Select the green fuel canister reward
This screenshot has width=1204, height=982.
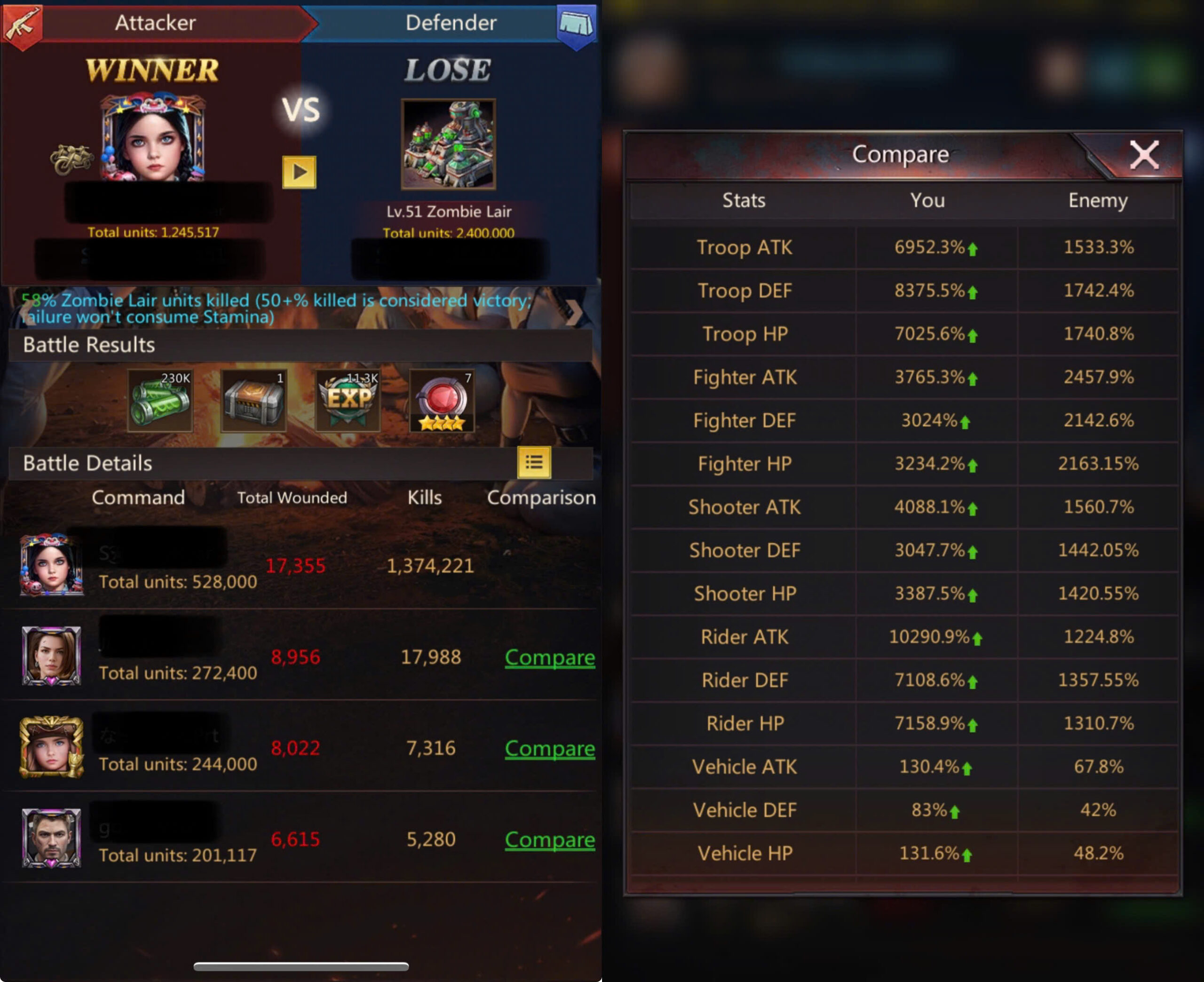click(160, 401)
